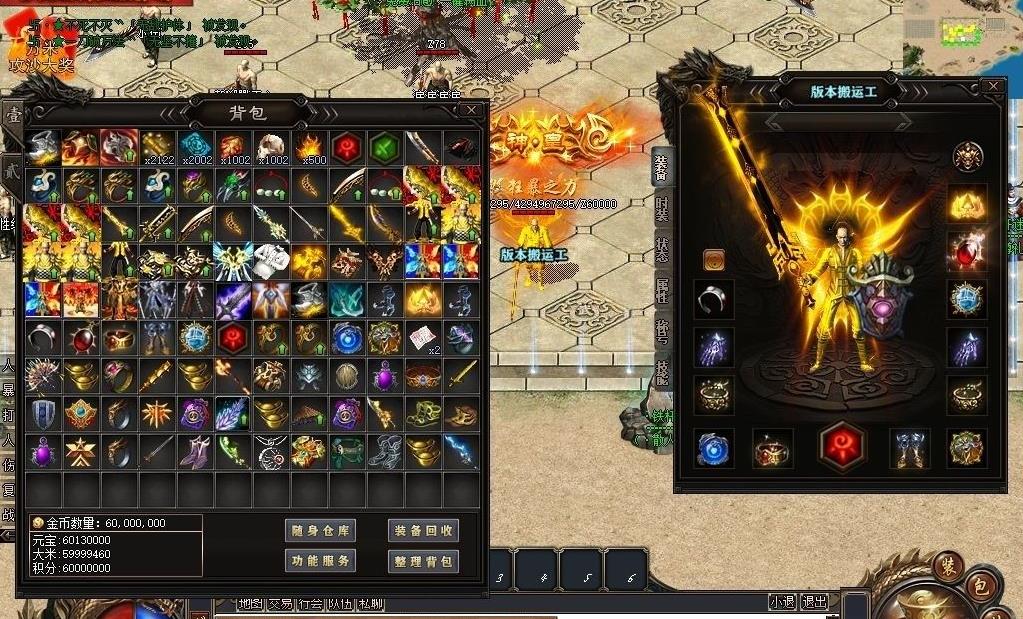Show the 属性 attributes tab
Screen dimensions: 1023x619
[662, 291]
